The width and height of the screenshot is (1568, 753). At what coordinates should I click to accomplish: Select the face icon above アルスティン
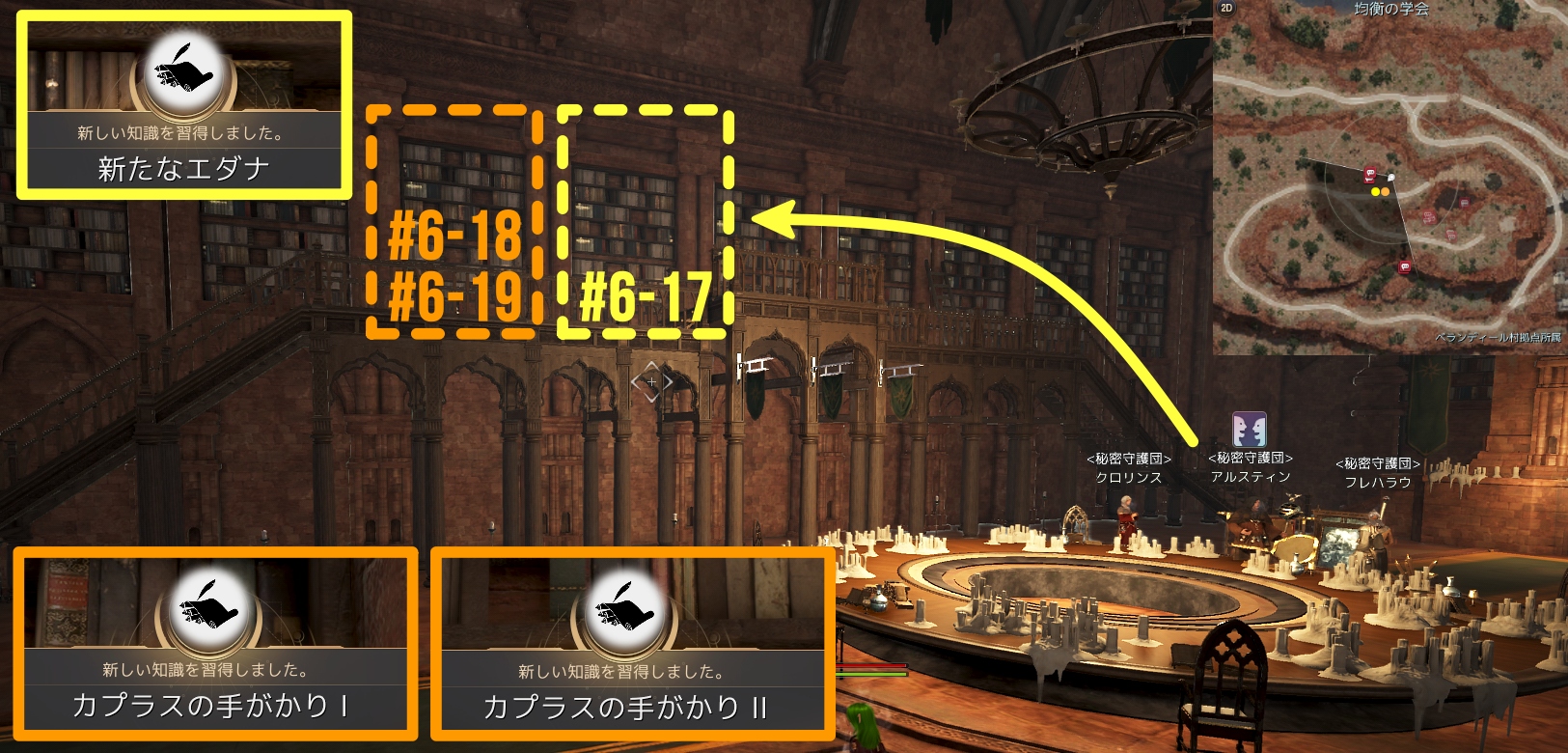[x=1249, y=430]
